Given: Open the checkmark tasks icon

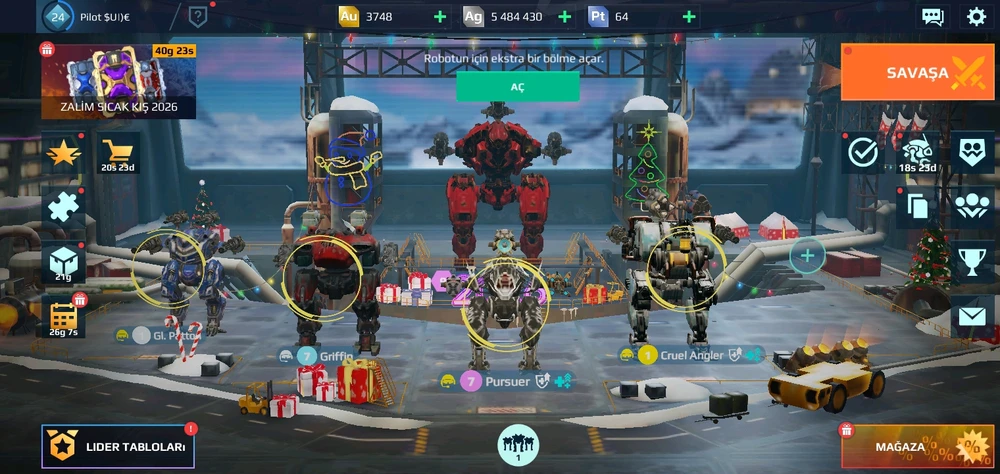Looking at the screenshot, I should coord(862,152).
